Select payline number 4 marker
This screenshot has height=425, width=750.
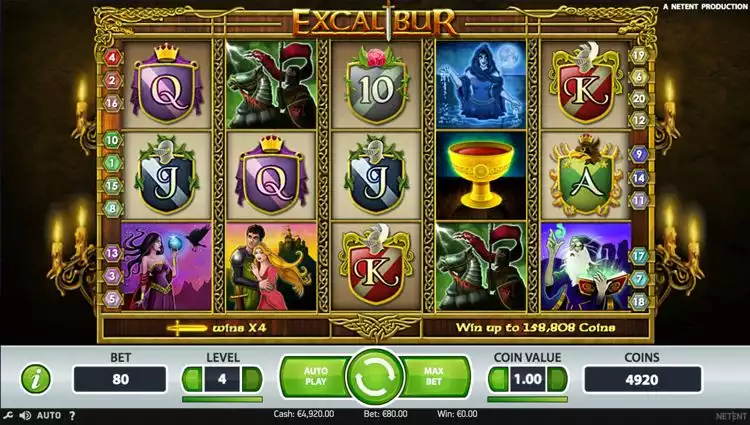coord(112,57)
